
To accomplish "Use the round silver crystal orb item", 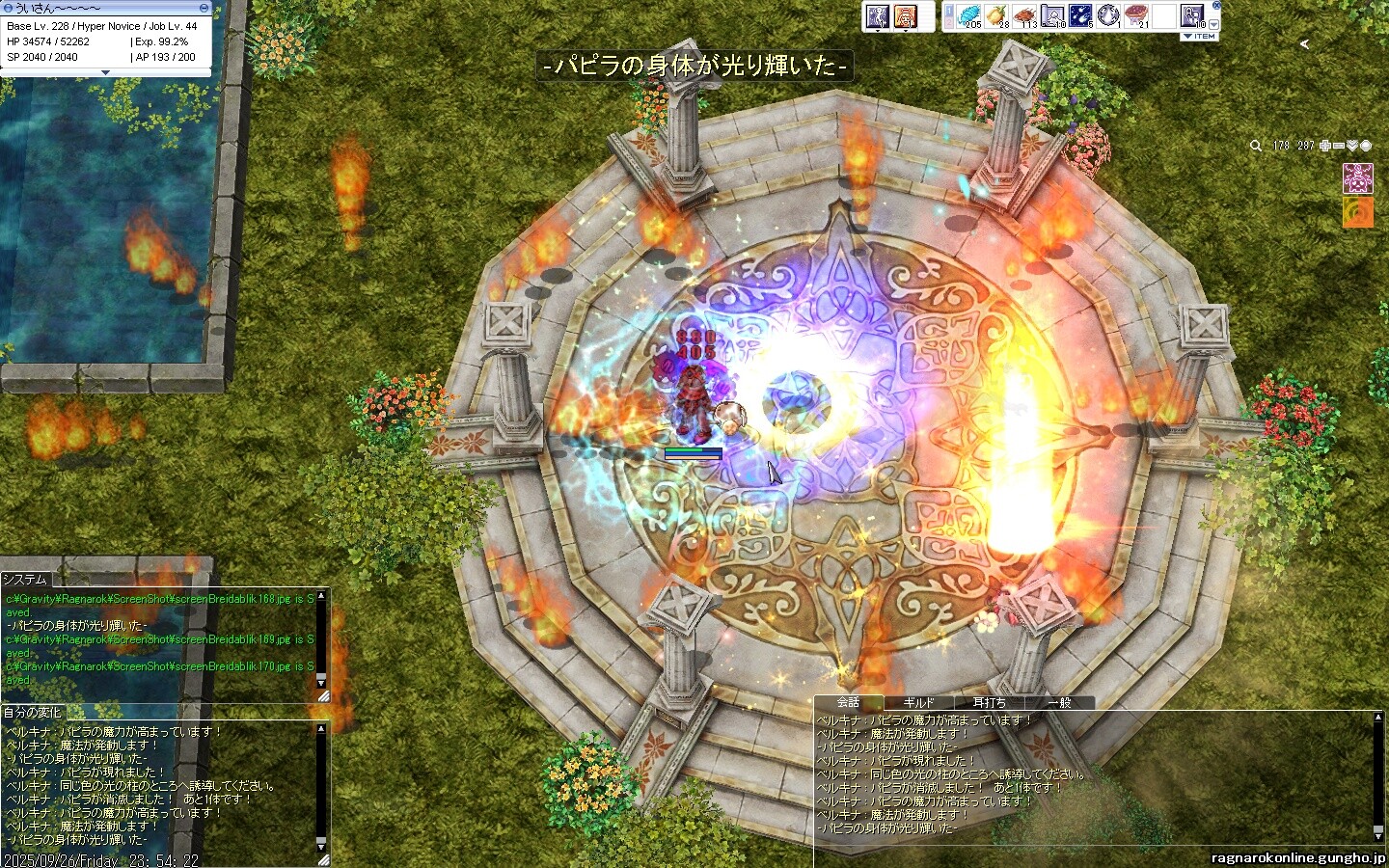I will click(x=1108, y=15).
